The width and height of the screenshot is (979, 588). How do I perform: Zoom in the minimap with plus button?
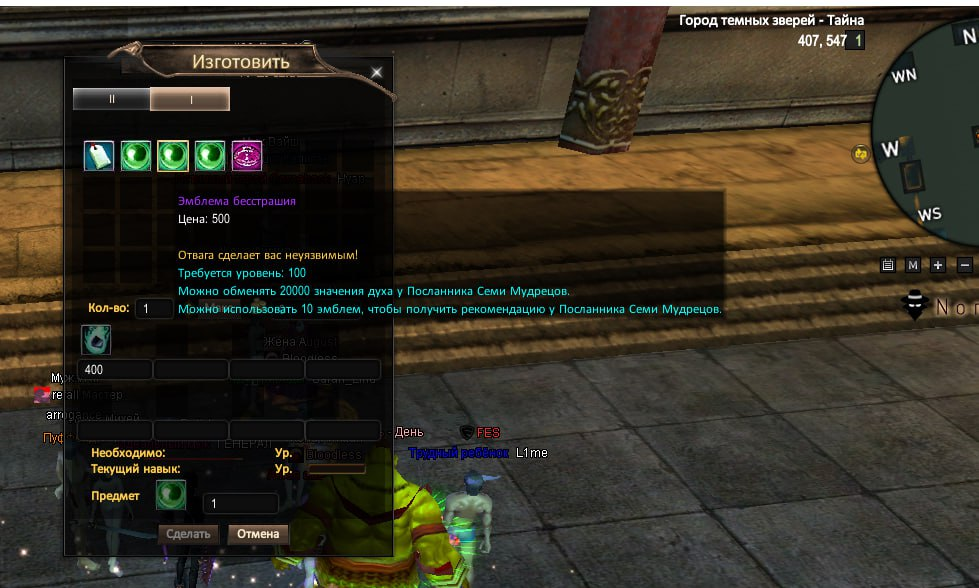[938, 265]
